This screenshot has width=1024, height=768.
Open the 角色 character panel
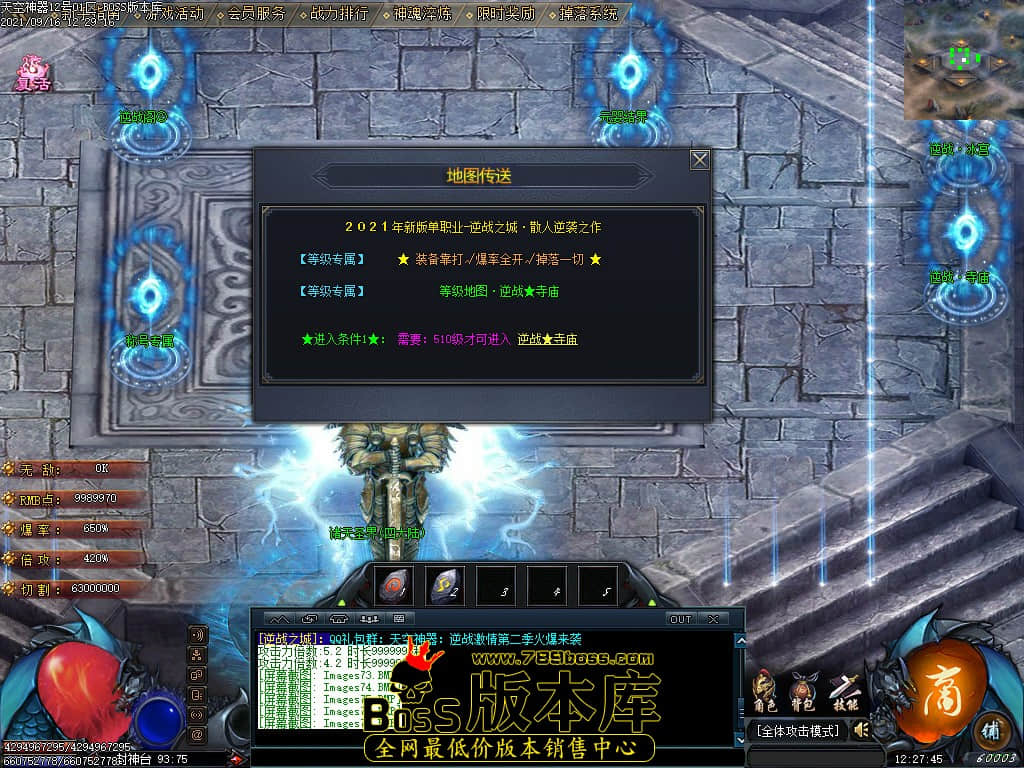click(765, 692)
